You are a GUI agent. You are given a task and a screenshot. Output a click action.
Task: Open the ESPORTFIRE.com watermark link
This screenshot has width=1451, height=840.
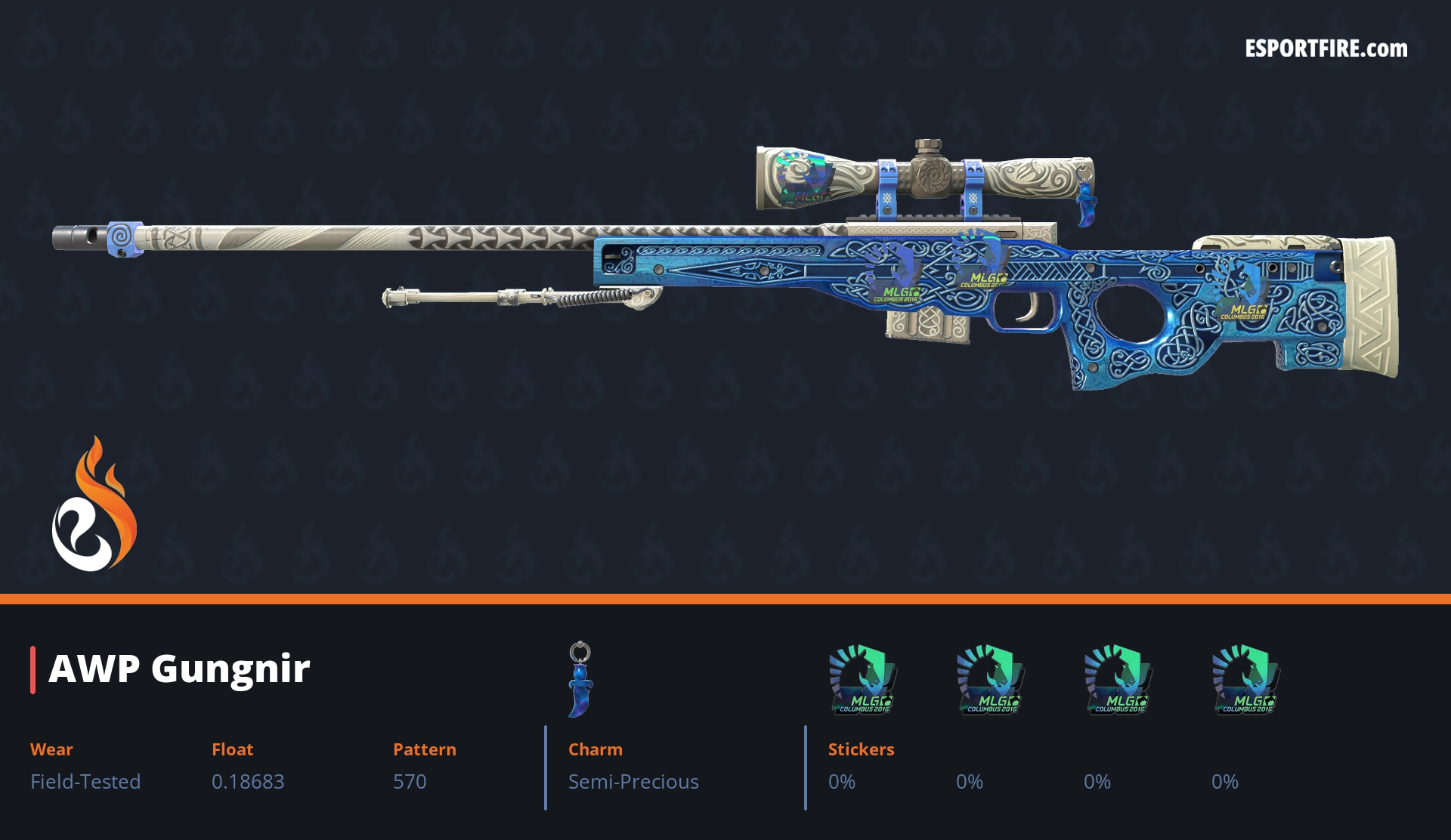click(1326, 49)
